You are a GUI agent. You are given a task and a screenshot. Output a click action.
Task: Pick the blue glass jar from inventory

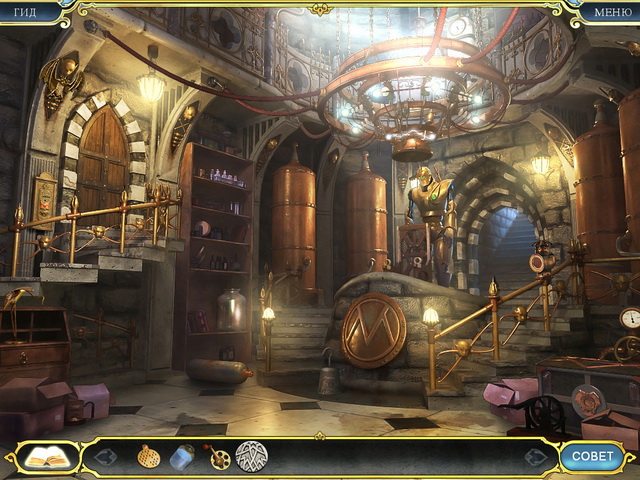pos(181,457)
